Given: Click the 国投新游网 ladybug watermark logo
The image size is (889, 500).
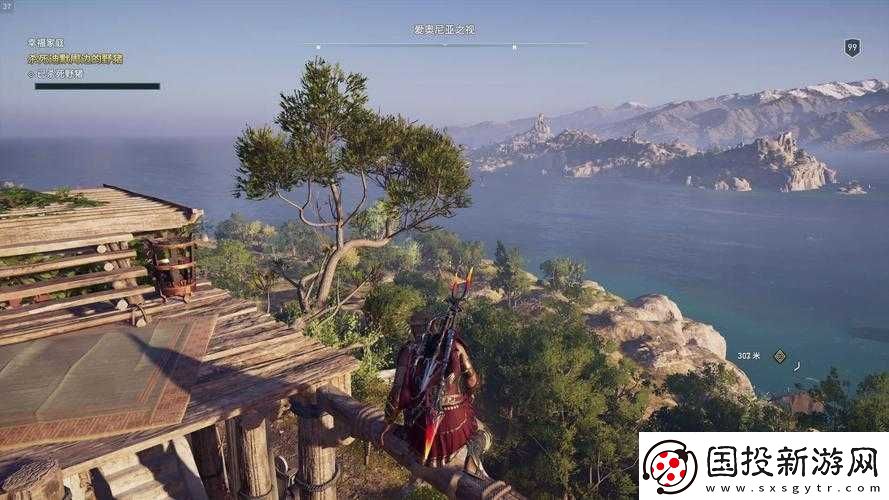Looking at the screenshot, I should (669, 466).
